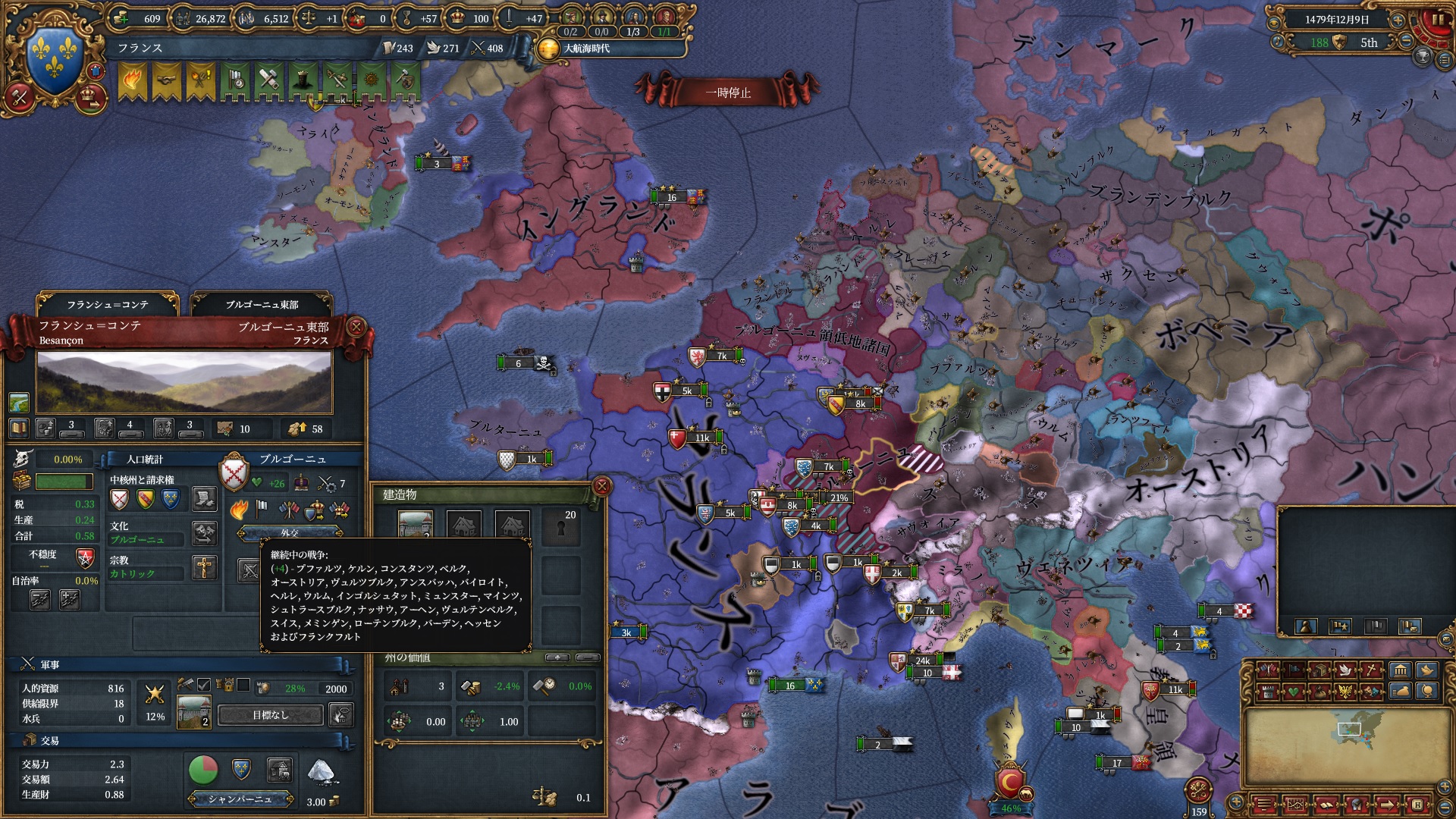This screenshot has height=819, width=1456.
Task: Increase game speed with the plus button
Action: click(1398, 20)
